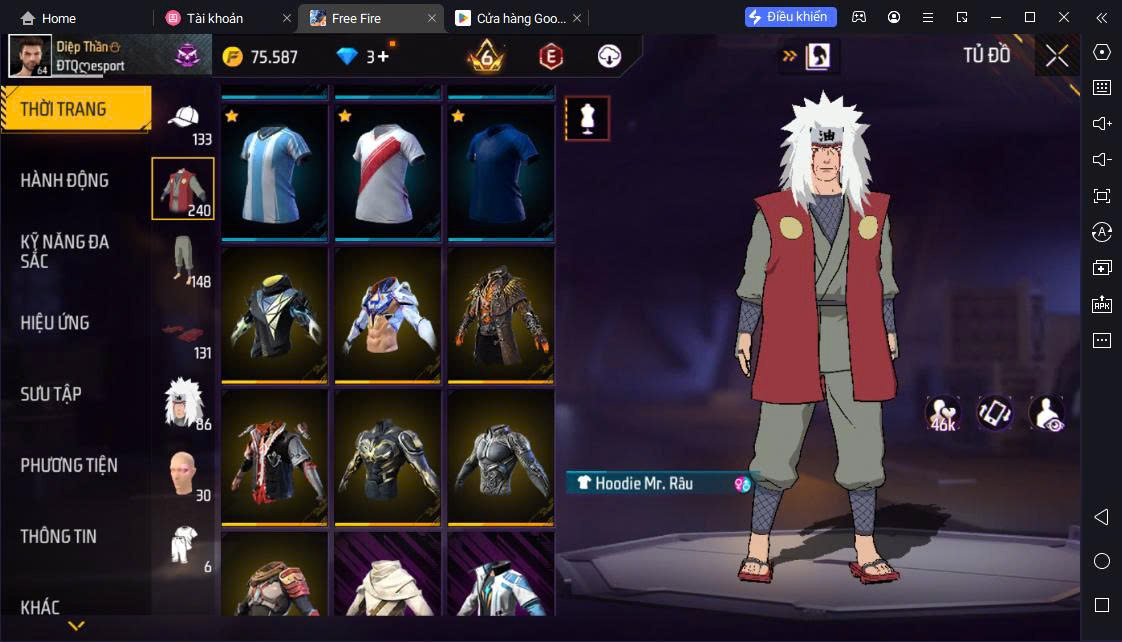This screenshot has width=1122, height=642.
Task: Select the KỸ NĂNG ĐA SẮC tab
Action: click(65, 251)
